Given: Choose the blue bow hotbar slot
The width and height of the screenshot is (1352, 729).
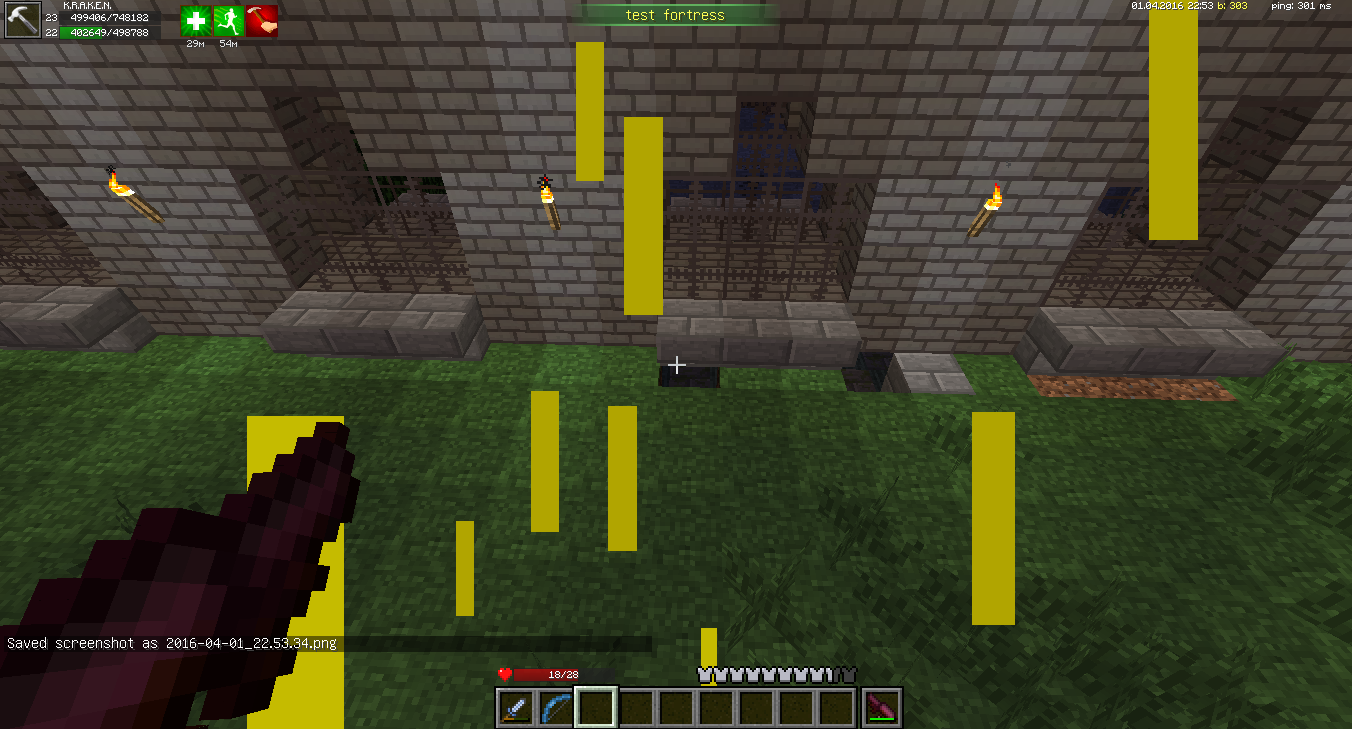Looking at the screenshot, I should [556, 708].
